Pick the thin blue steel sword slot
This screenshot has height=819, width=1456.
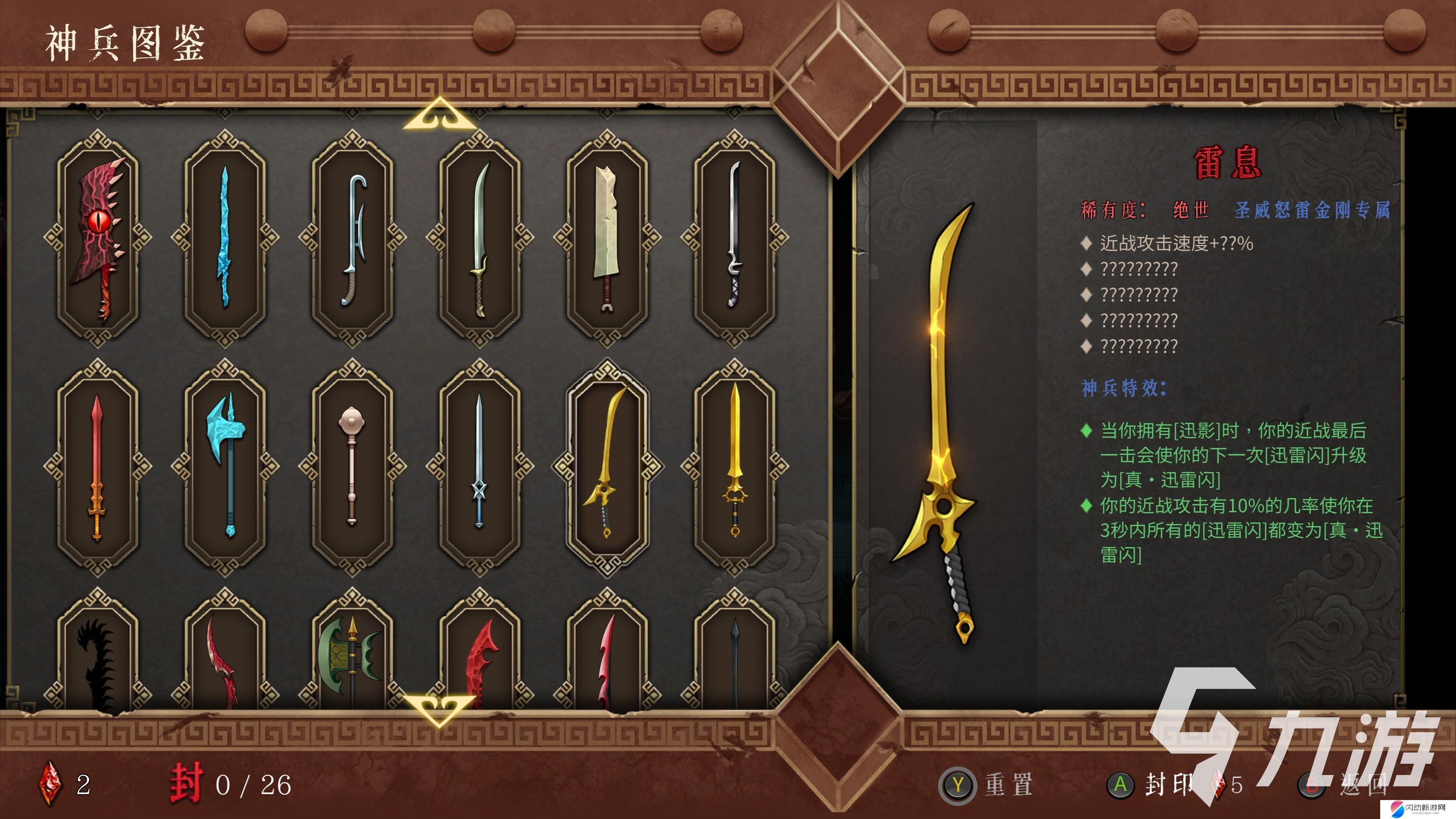point(479,467)
